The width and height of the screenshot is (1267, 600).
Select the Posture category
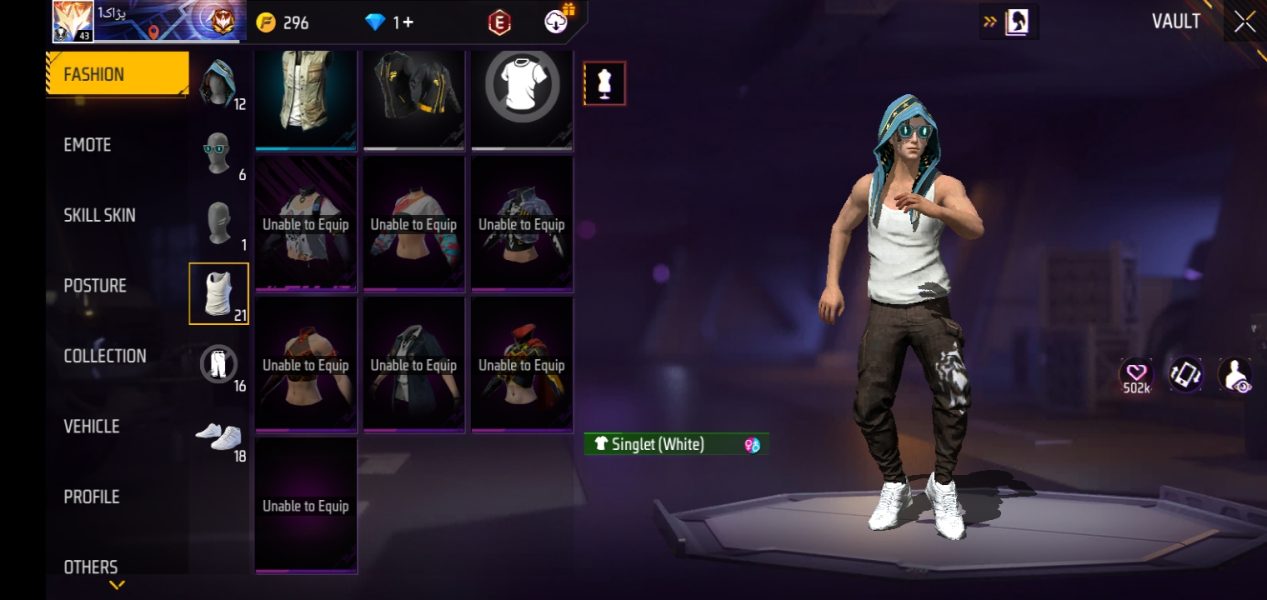pyautogui.click(x=95, y=286)
